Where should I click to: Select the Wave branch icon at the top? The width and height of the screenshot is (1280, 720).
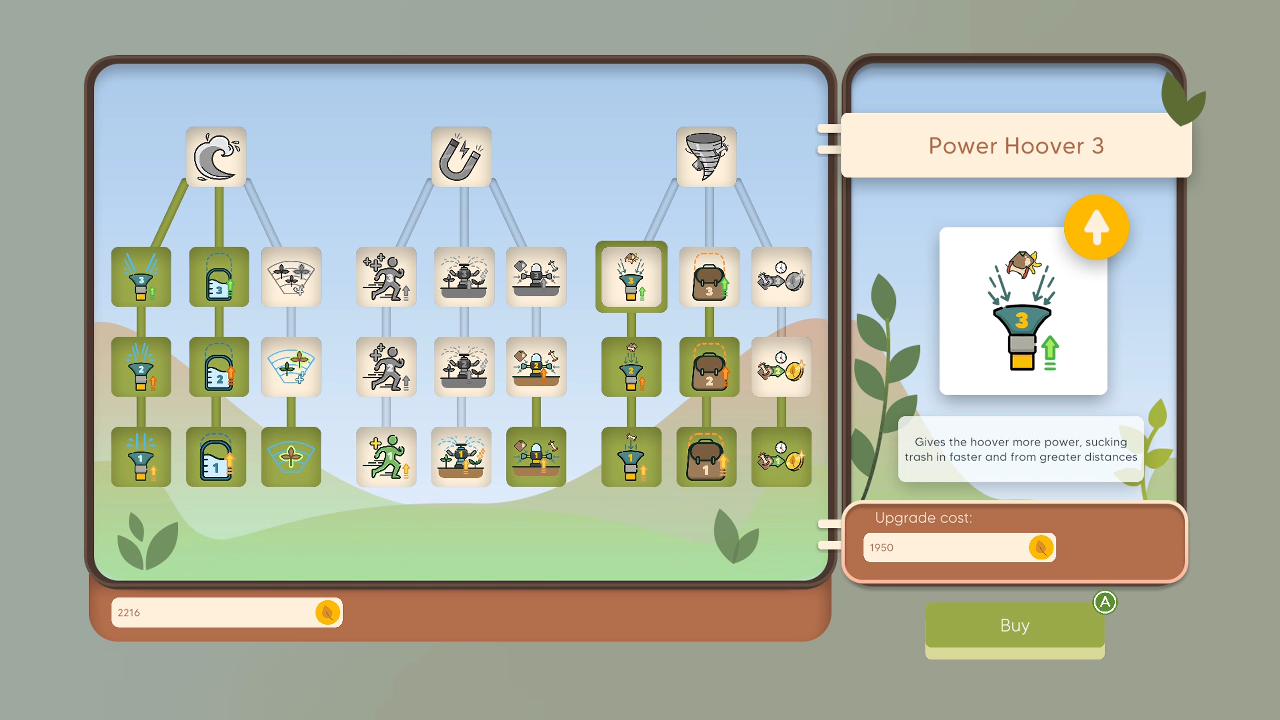(216, 157)
